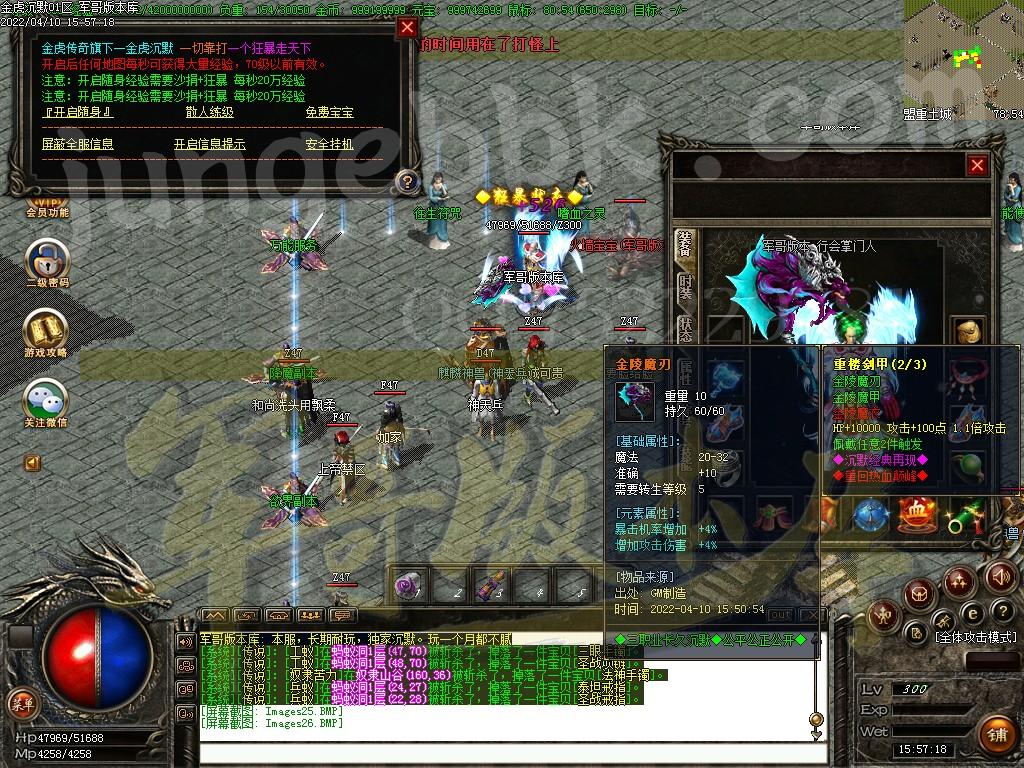
Task: Select the golden helmet equipment slot
Action: [967, 332]
